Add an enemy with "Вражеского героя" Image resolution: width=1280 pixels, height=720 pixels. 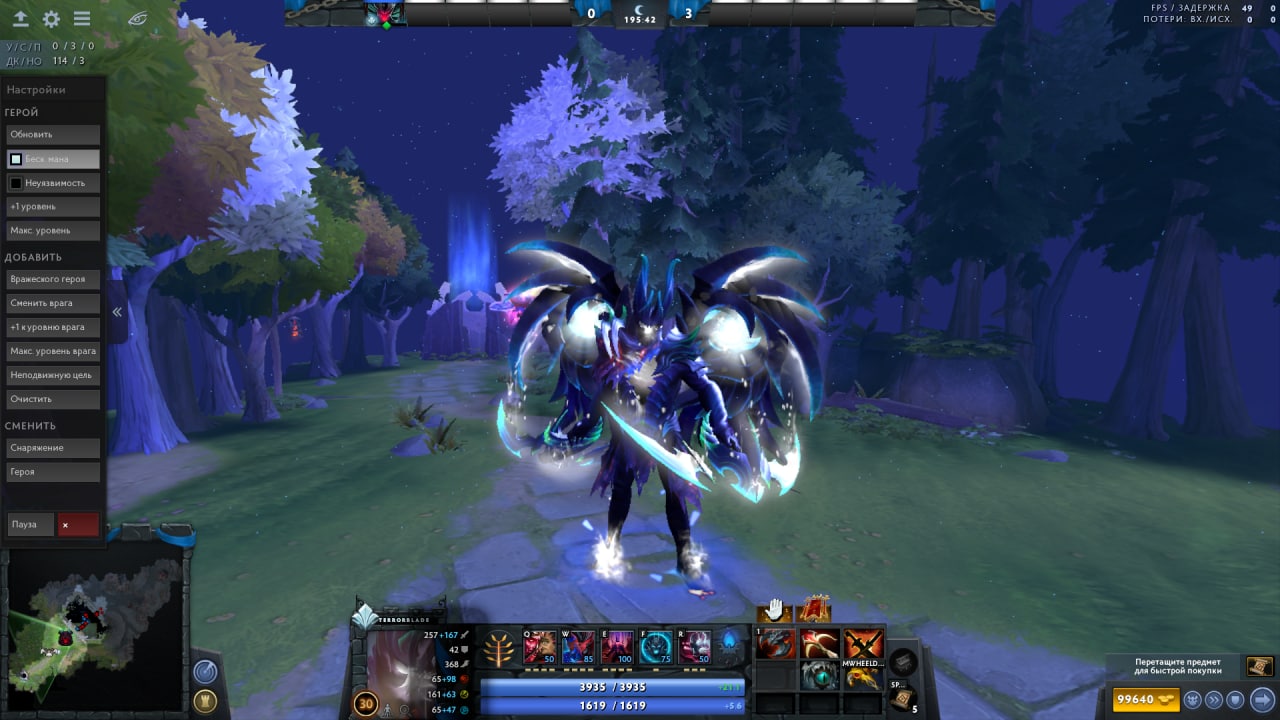coord(53,279)
